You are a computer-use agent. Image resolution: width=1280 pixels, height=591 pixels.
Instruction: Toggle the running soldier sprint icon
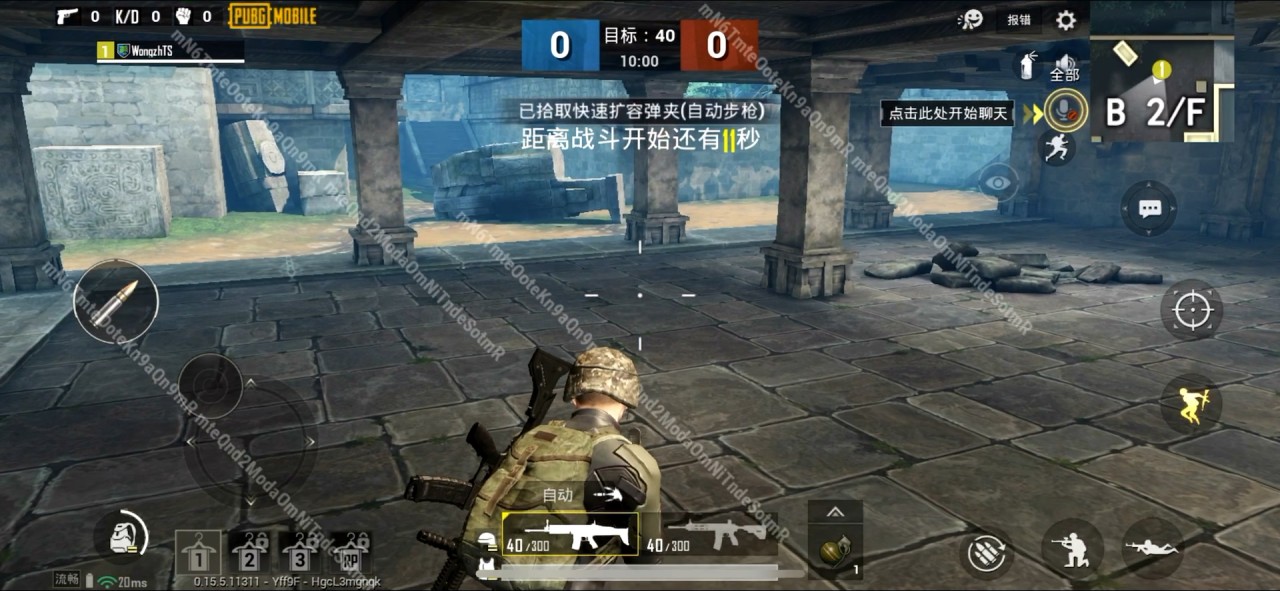1057,149
